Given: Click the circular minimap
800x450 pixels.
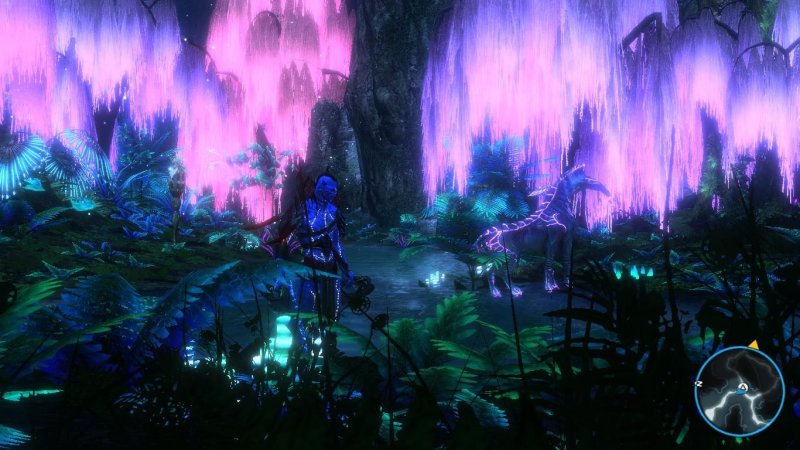Looking at the screenshot, I should point(740,391).
